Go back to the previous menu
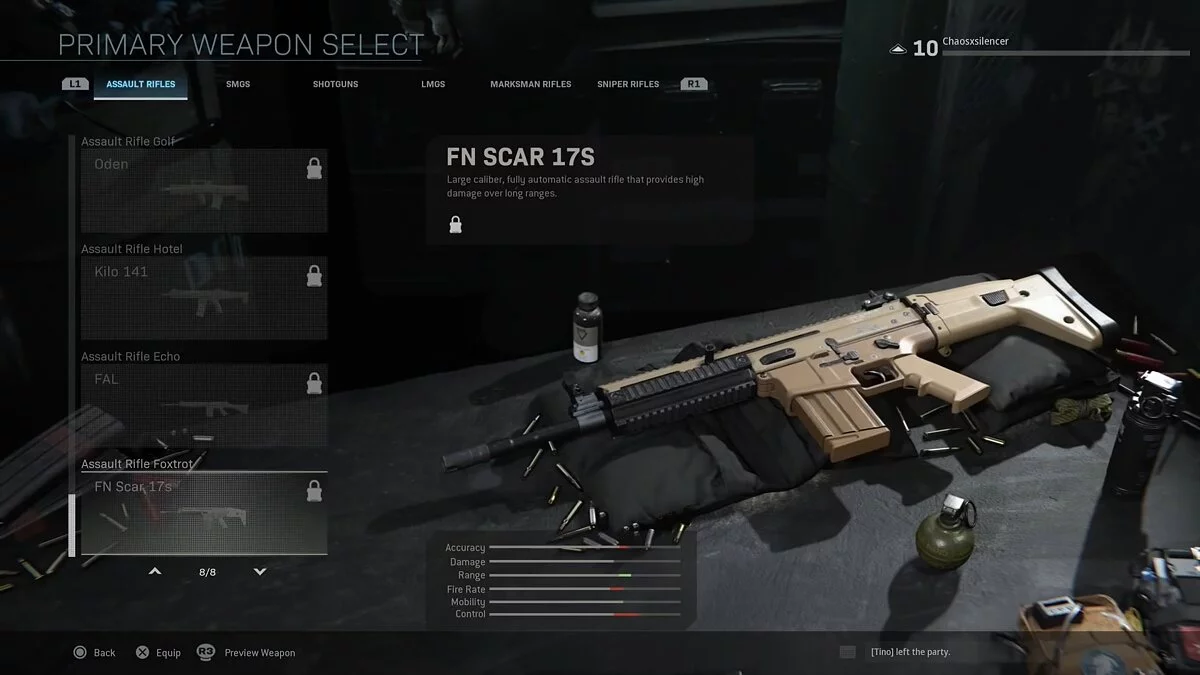The width and height of the screenshot is (1200, 675). [x=95, y=653]
